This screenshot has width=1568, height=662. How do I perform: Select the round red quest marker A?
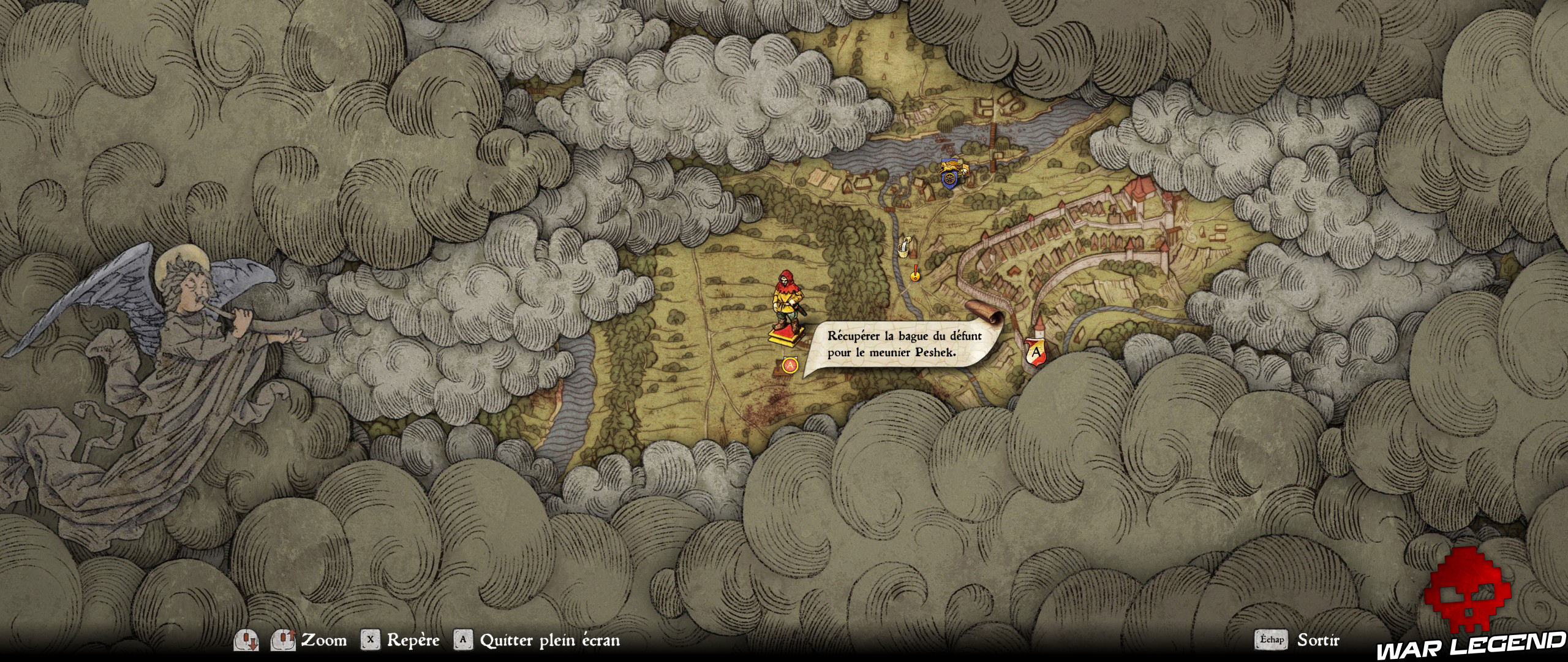point(790,365)
